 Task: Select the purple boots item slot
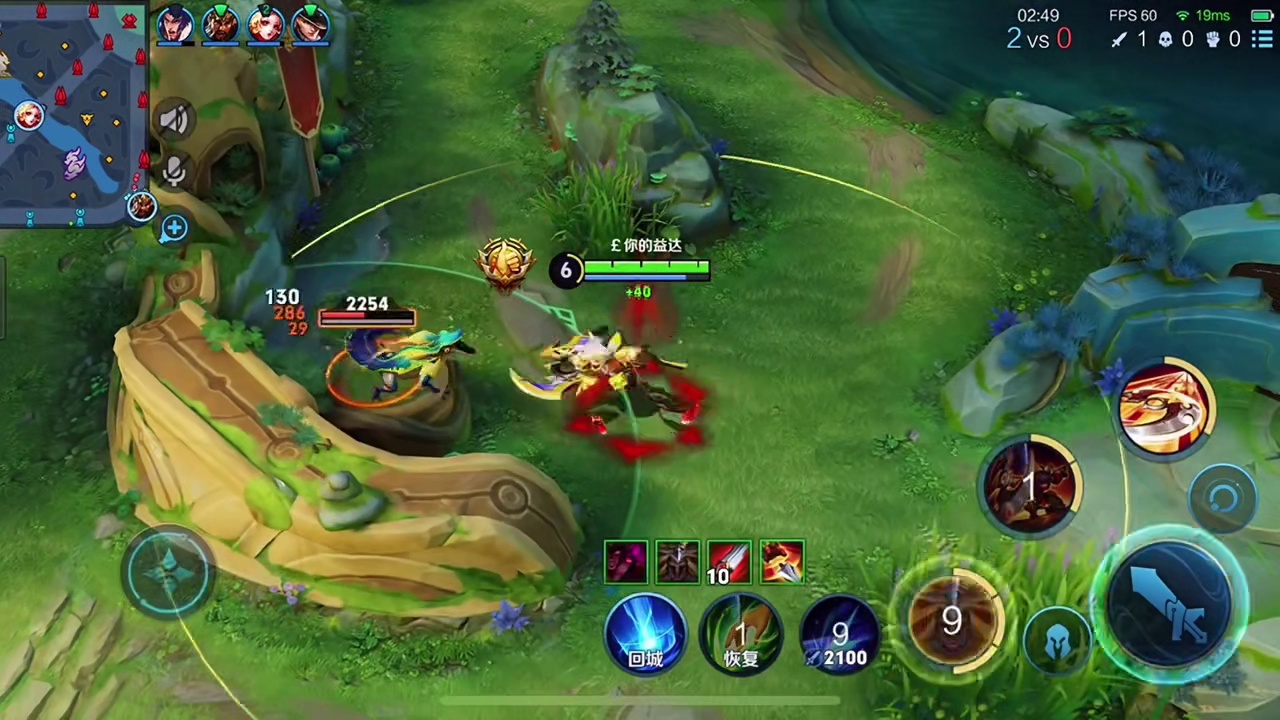[x=626, y=563]
